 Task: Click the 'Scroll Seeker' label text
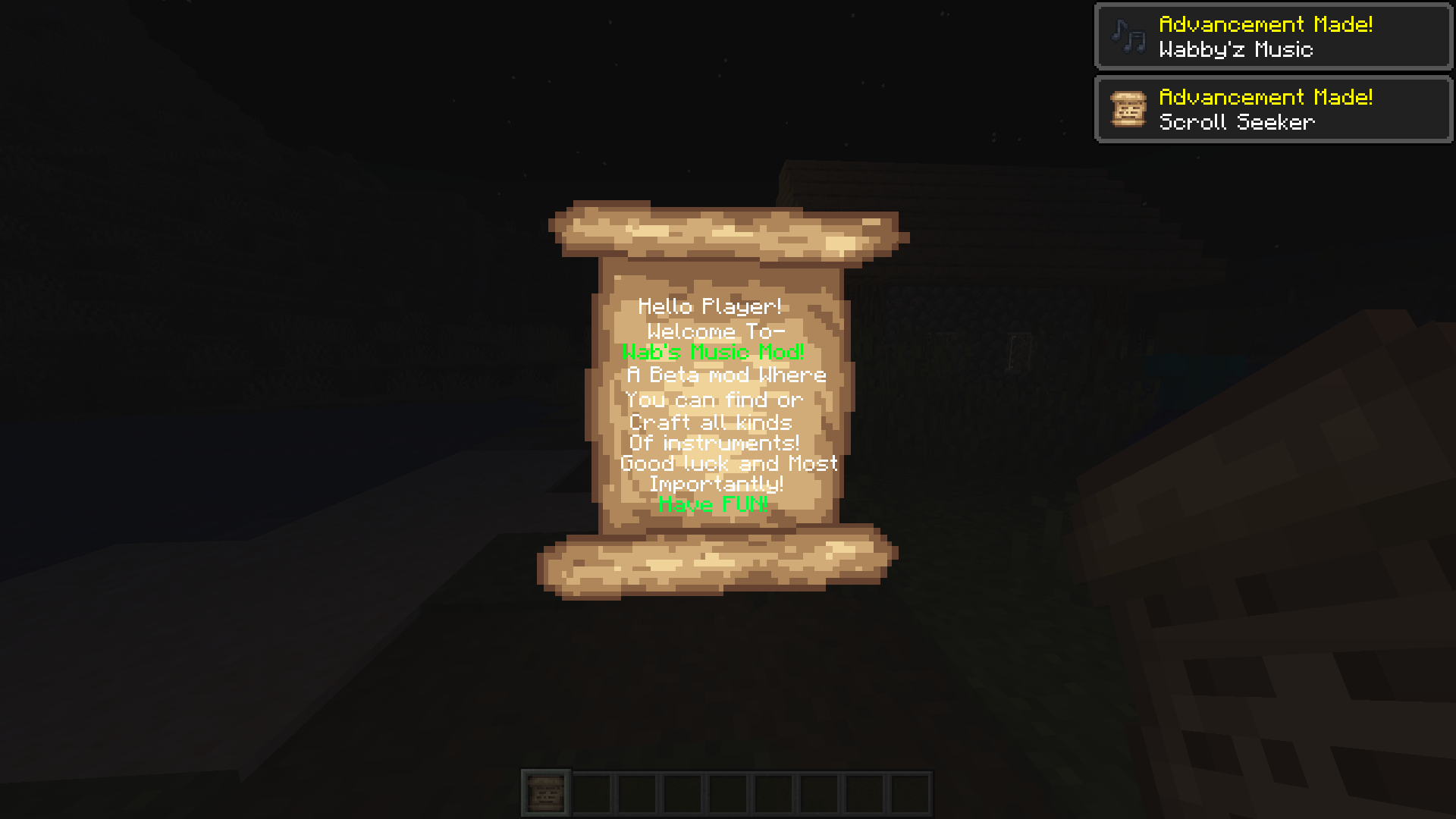pyautogui.click(x=1238, y=121)
